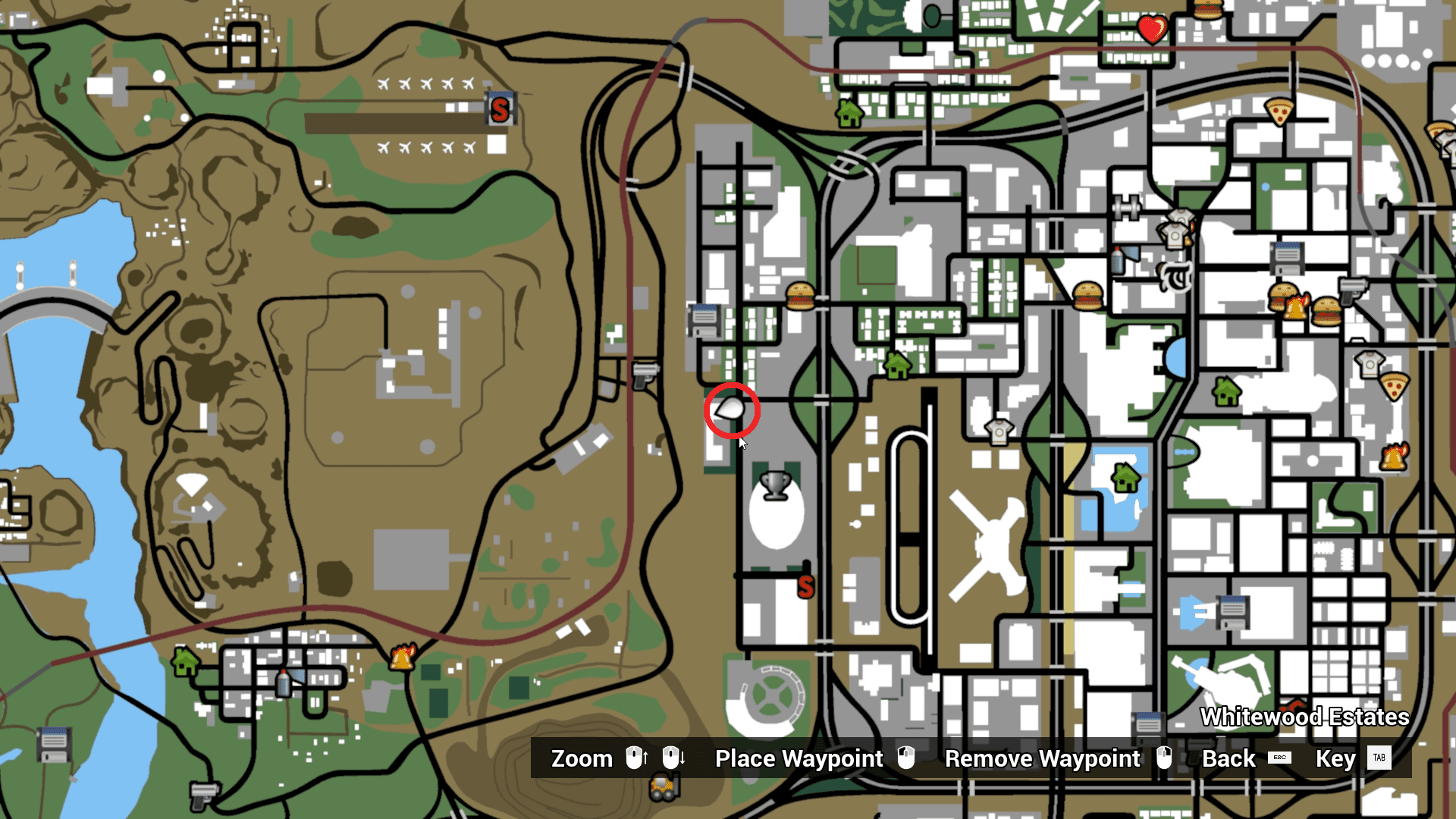Image resolution: width=1456 pixels, height=819 pixels.
Task: Click the Remove Waypoint control
Action: (1041, 758)
